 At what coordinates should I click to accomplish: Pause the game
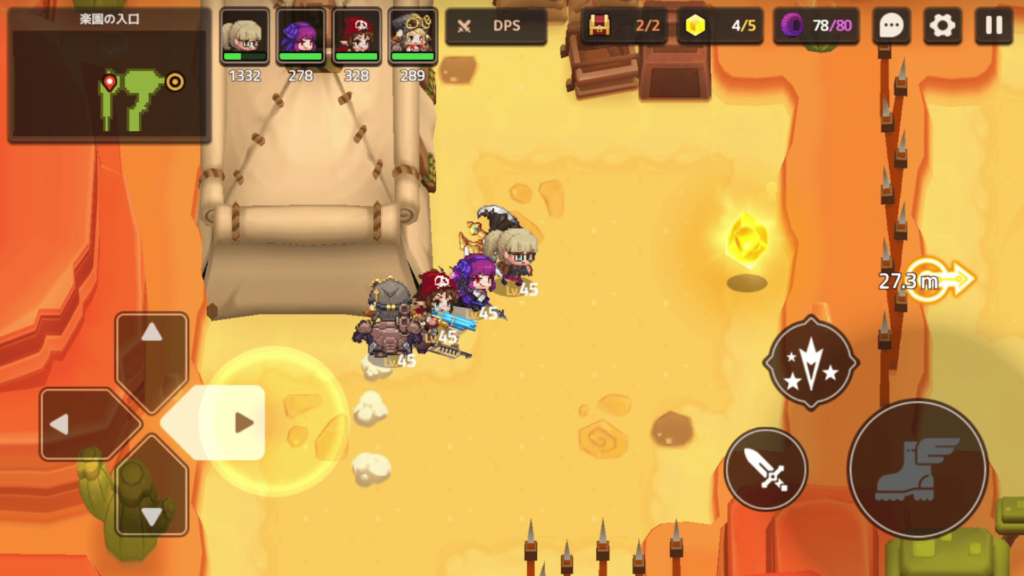tap(993, 26)
